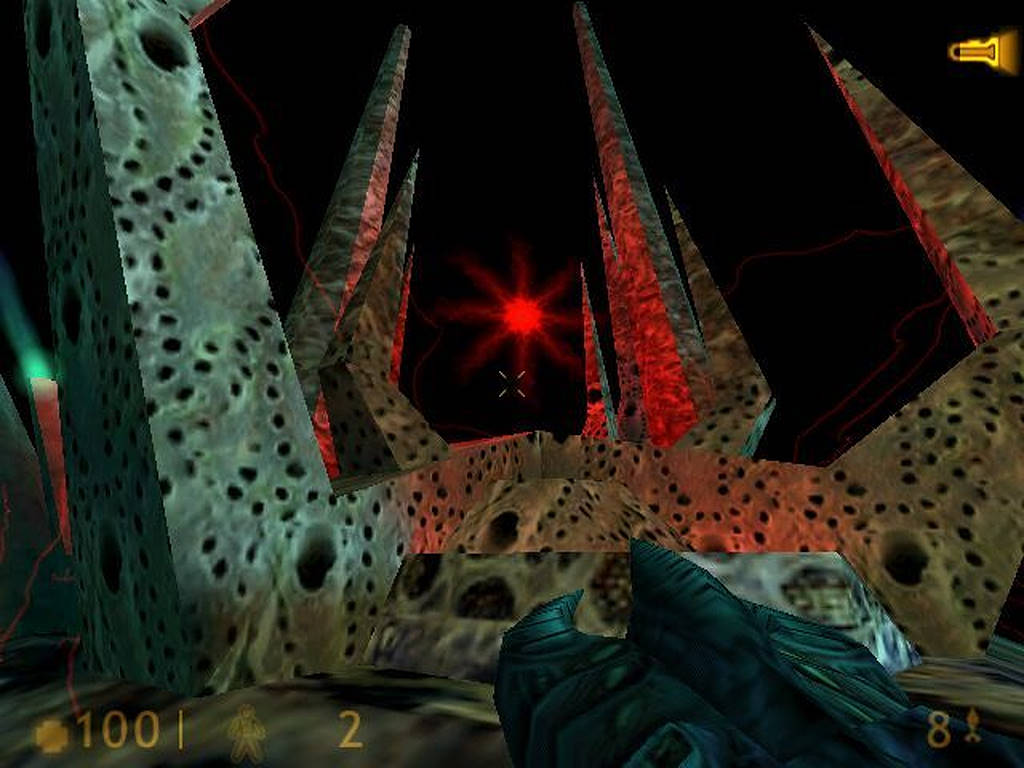Click the flashlight icon
The height and width of the screenshot is (768, 1024).
click(982, 51)
